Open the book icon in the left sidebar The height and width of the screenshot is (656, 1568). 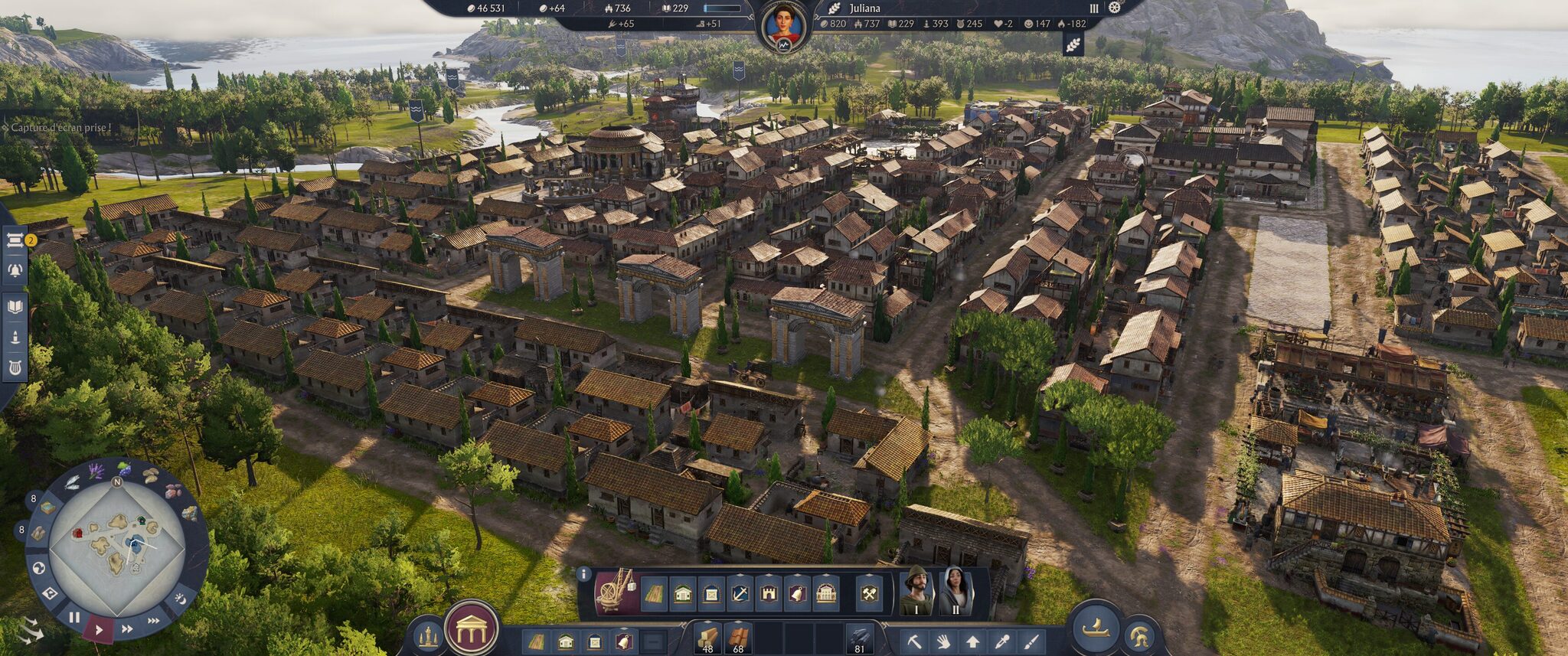coord(15,307)
